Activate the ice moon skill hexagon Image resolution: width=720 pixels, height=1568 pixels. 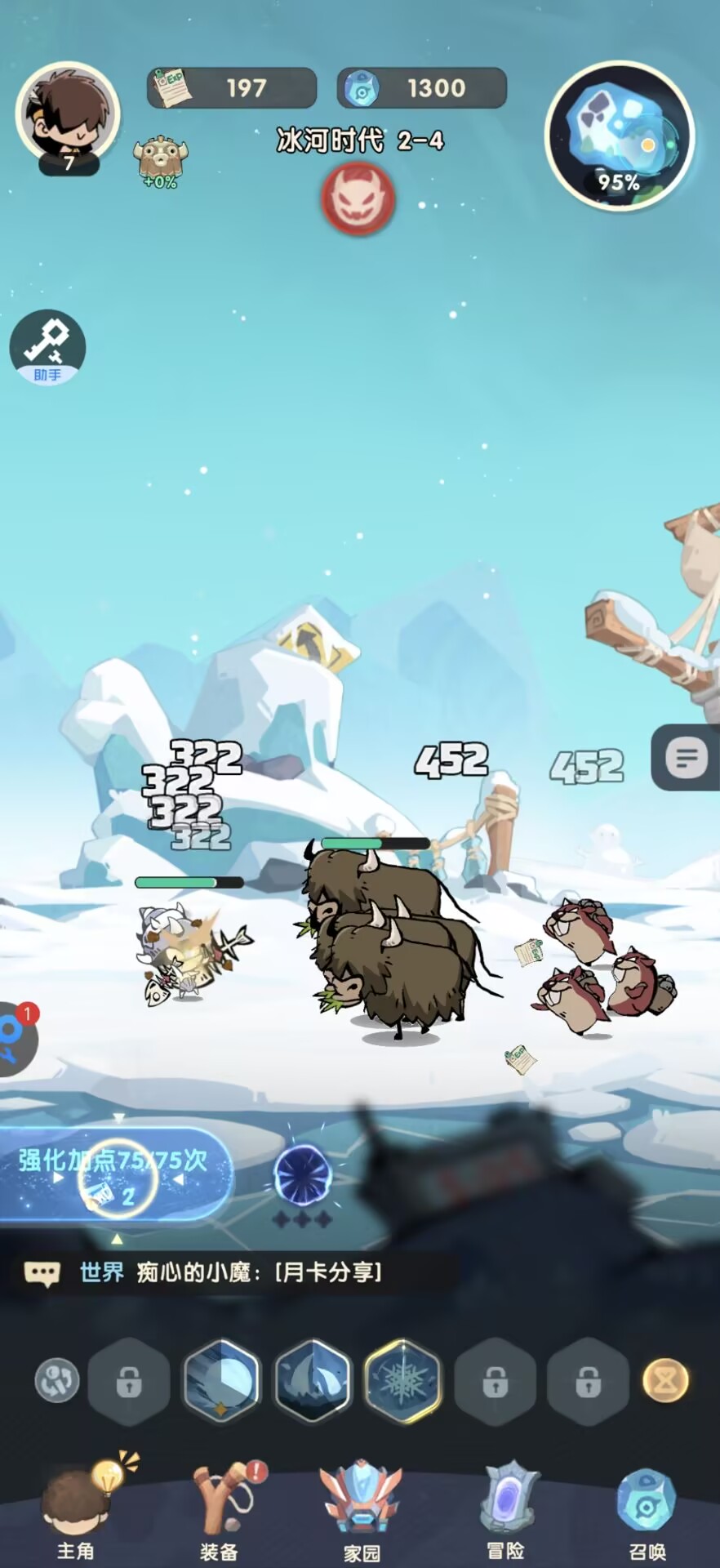(222, 1381)
